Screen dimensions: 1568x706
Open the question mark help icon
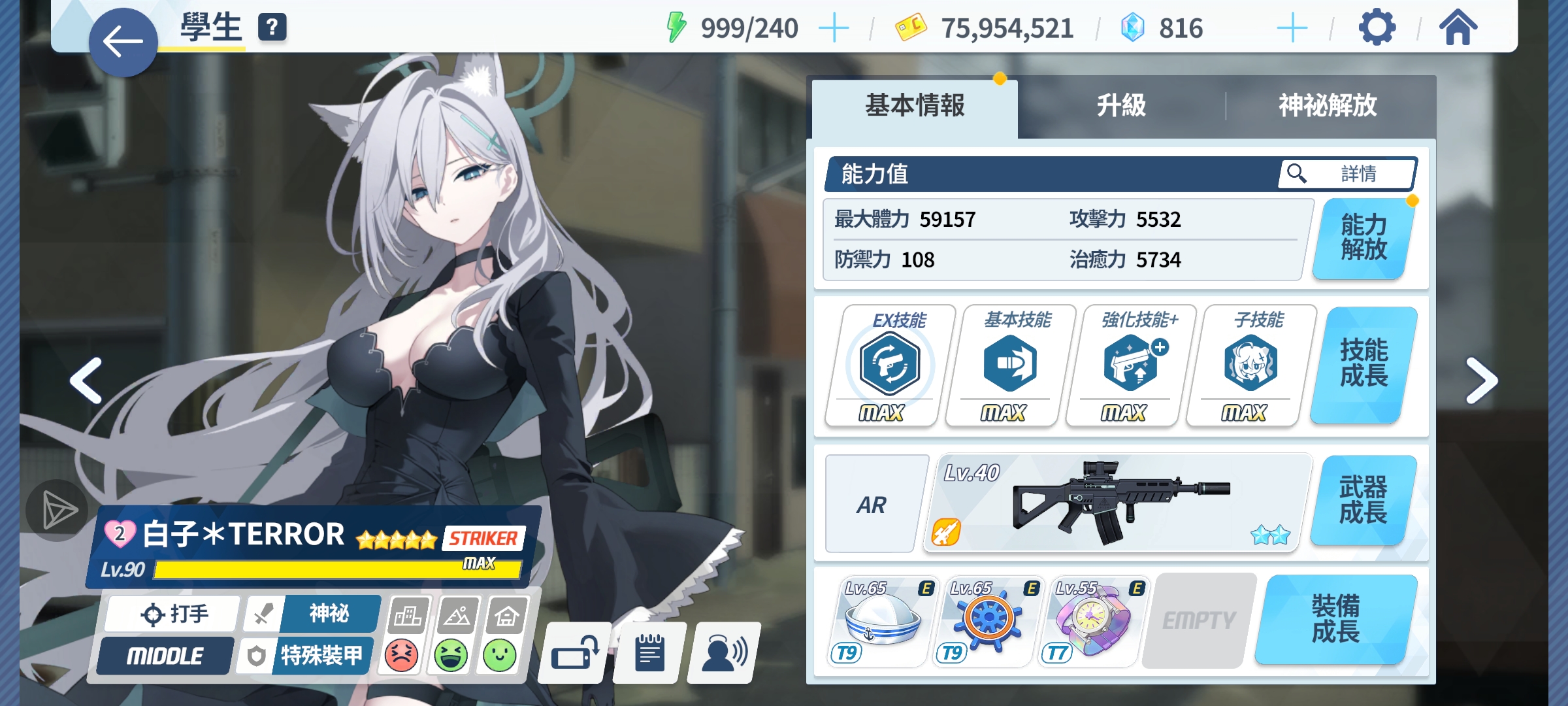click(x=272, y=27)
